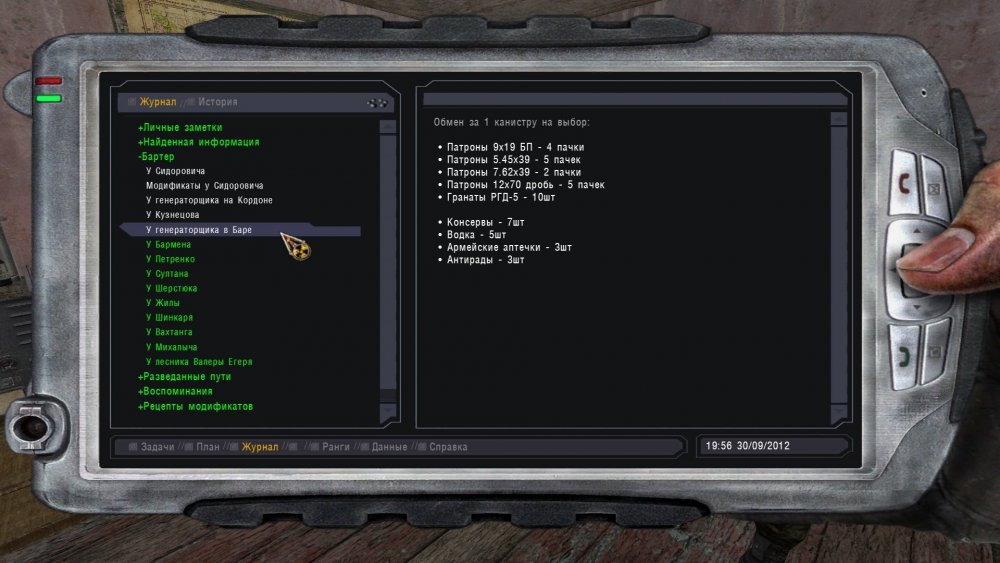Switch to the История tab
The image size is (1000, 563).
[217, 102]
